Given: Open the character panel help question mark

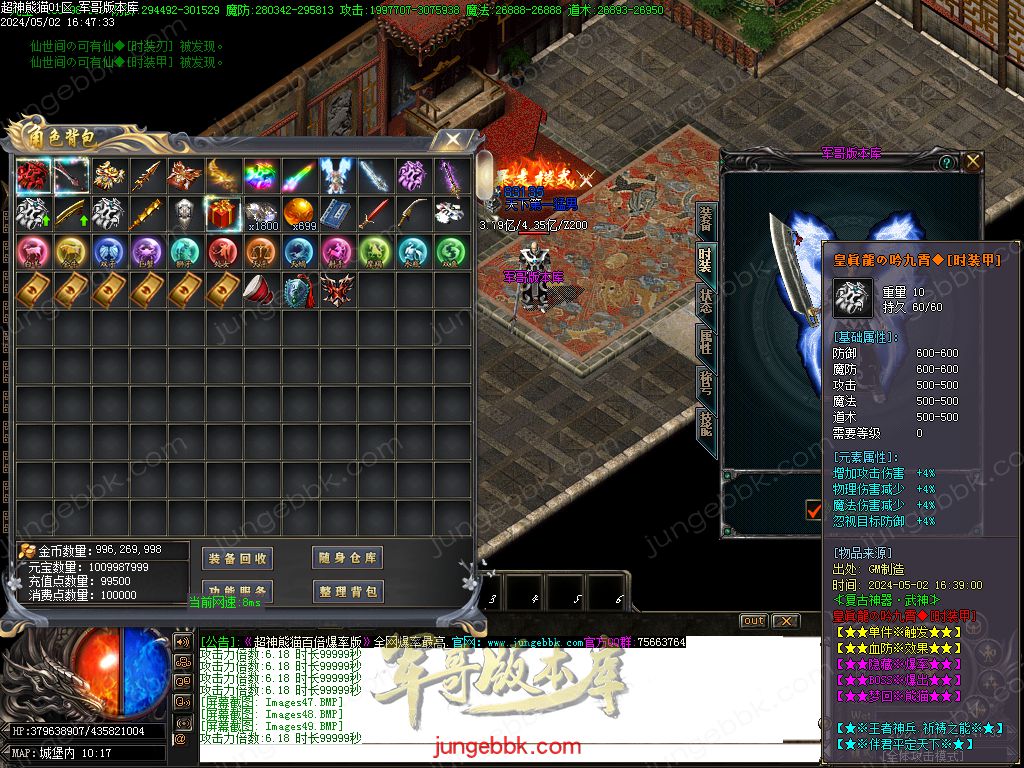Looking at the screenshot, I should pyautogui.click(x=946, y=162).
